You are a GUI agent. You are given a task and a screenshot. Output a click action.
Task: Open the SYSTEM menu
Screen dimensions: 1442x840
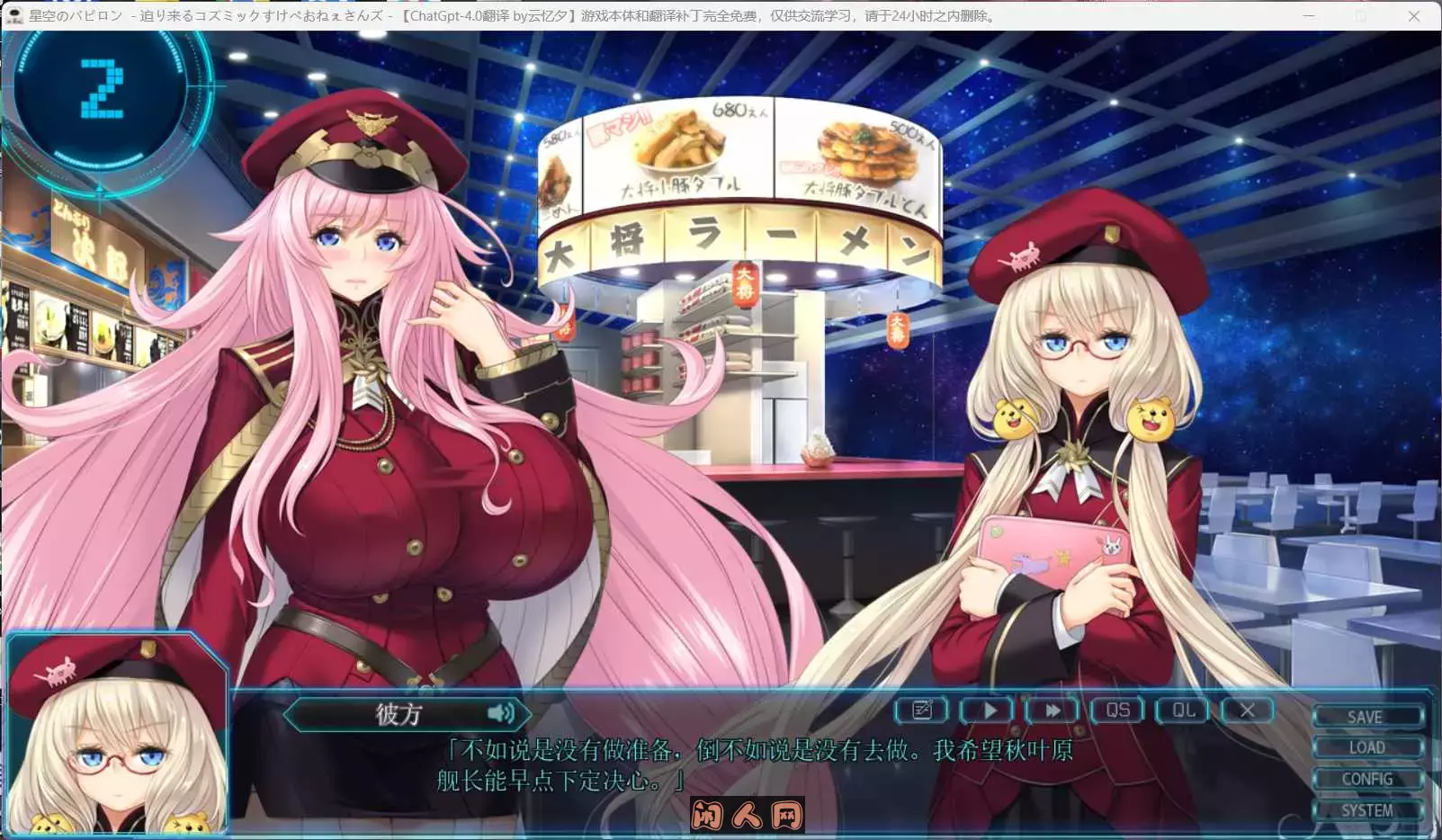click(x=1367, y=809)
